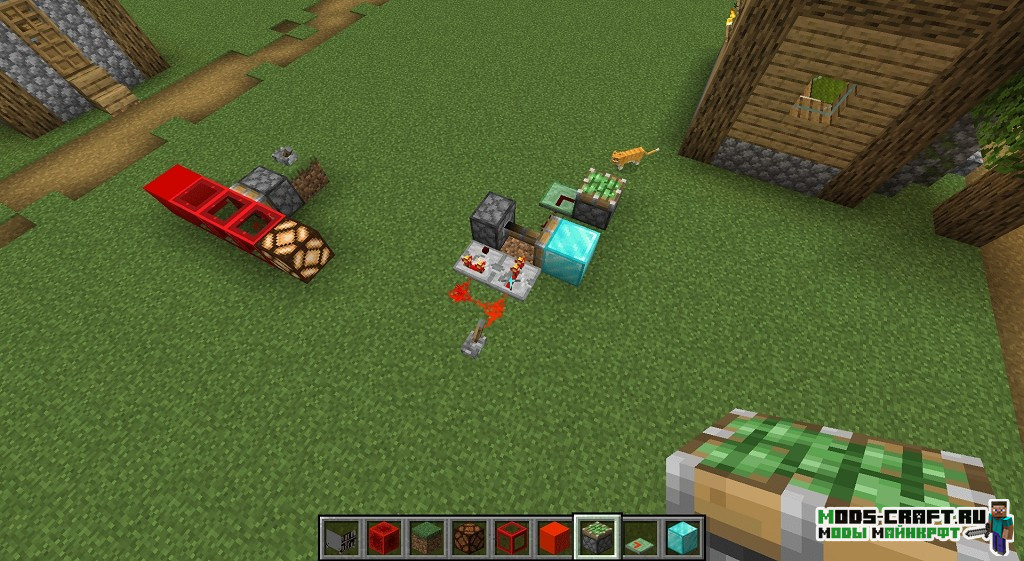The height and width of the screenshot is (561, 1024).
Task: Select the solid red-orange block slot
Action: 554,537
